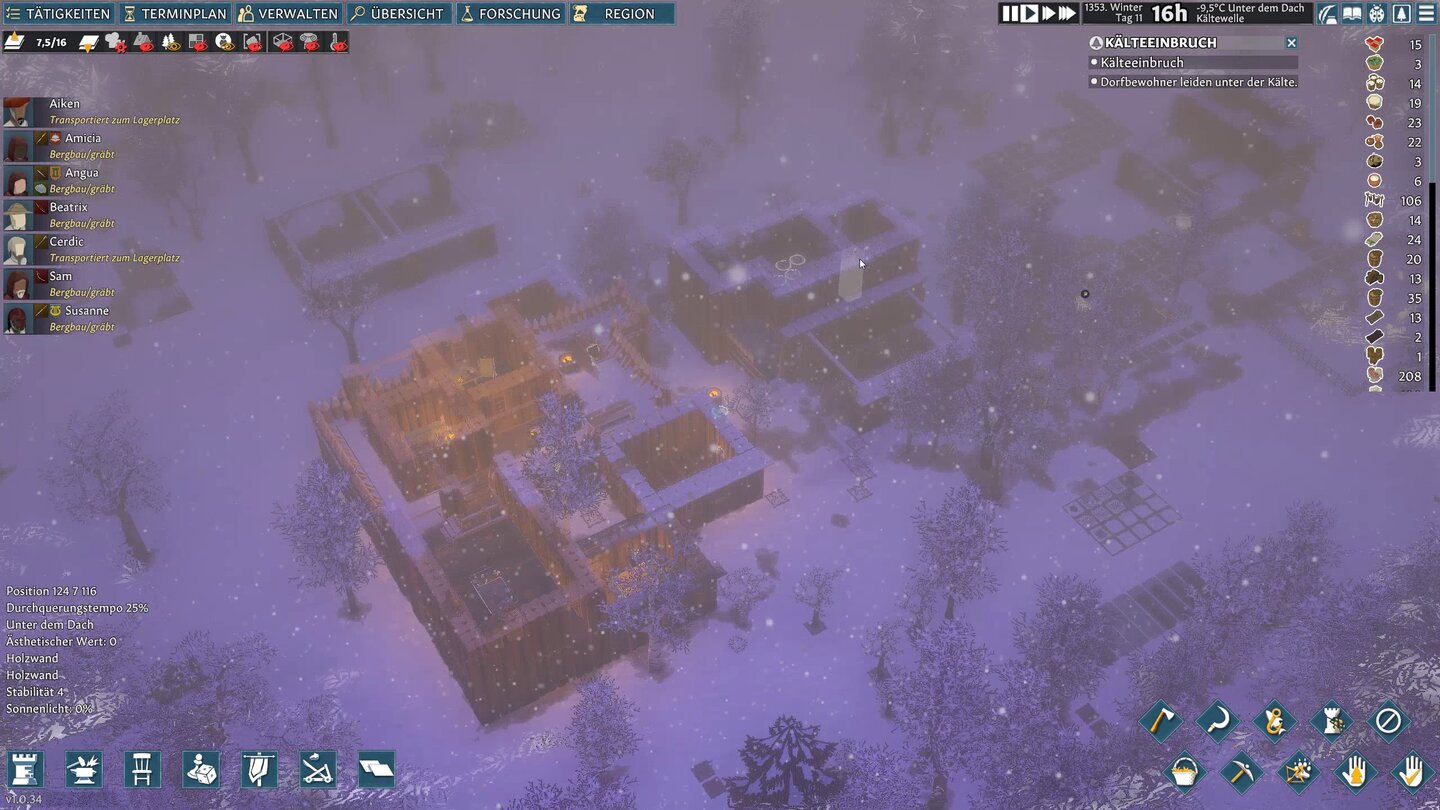Pause the game with the pause button
The height and width of the screenshot is (810, 1440).
click(x=1010, y=13)
